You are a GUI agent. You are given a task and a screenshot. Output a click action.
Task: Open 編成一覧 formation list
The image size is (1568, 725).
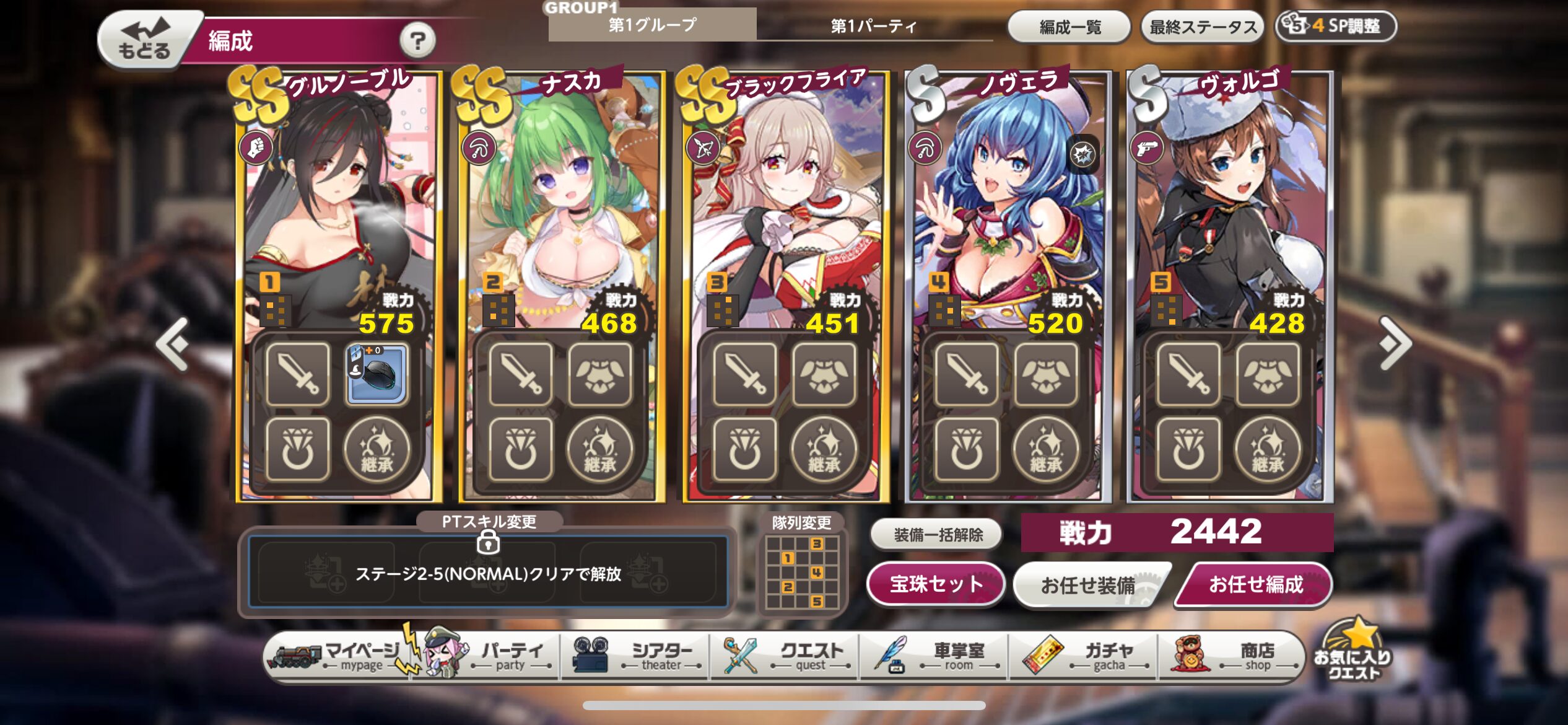[1069, 27]
